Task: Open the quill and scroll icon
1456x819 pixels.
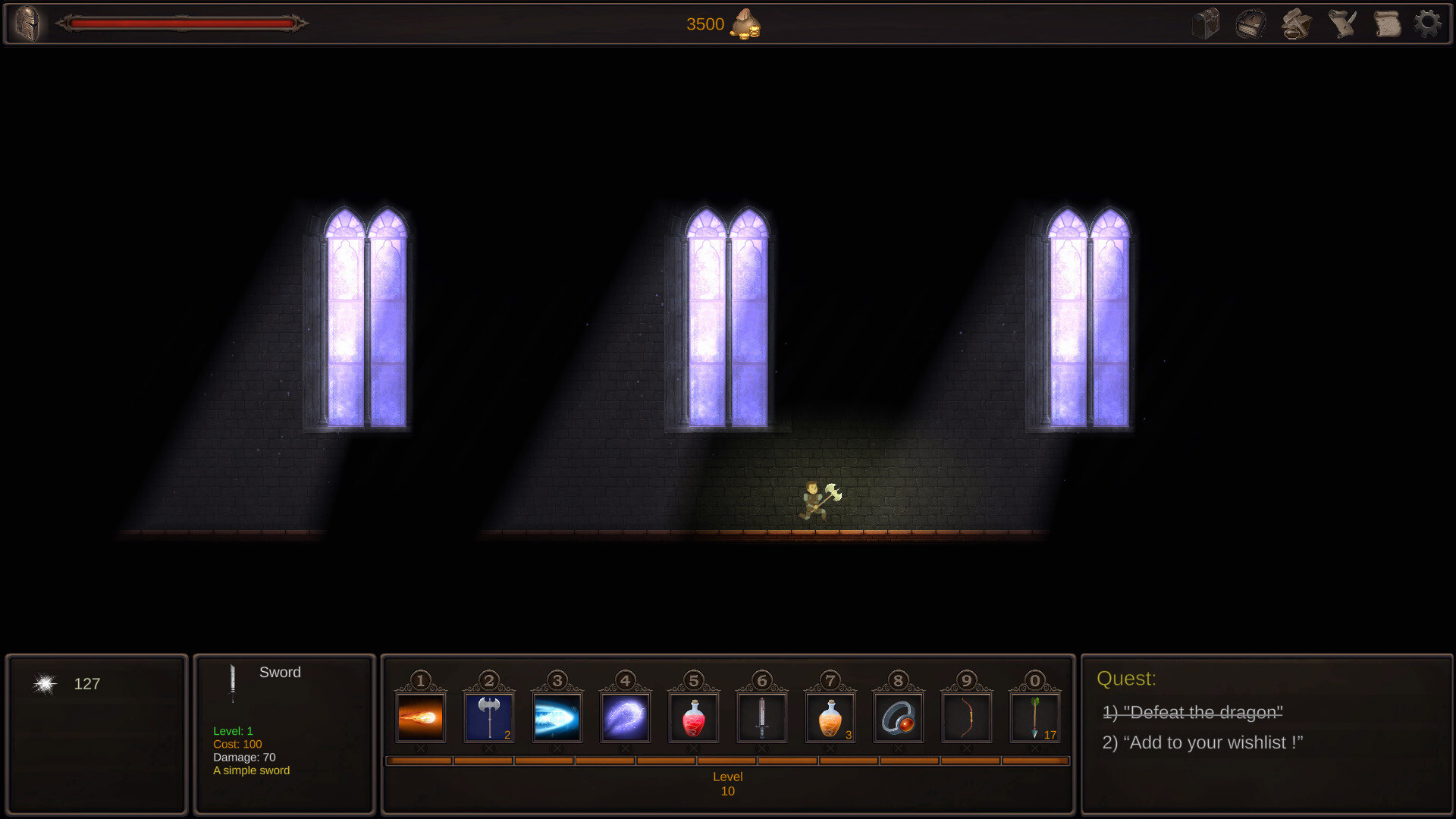Action: pyautogui.click(x=1341, y=24)
